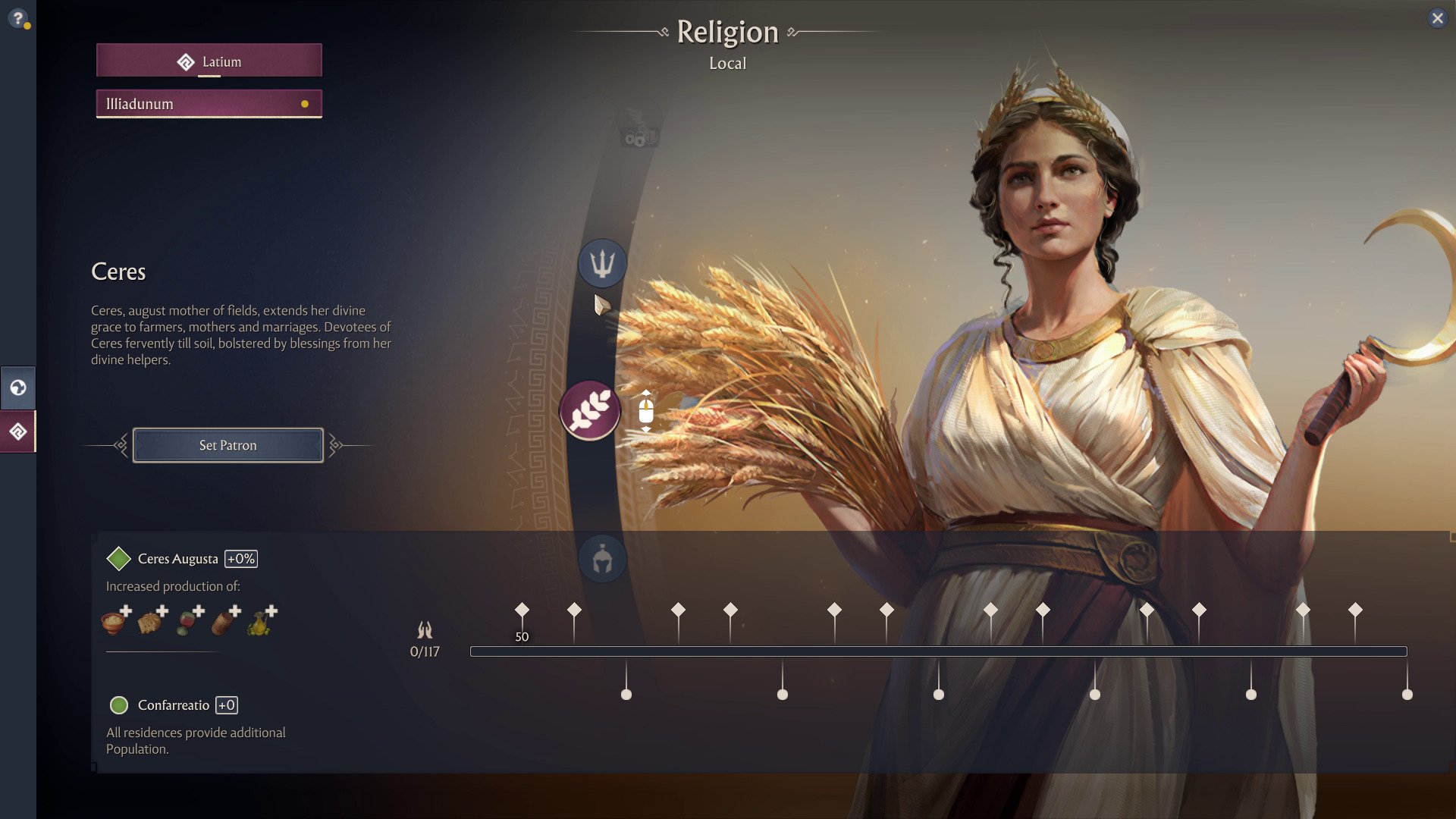Viewport: 1456px width, 819px height.
Task: Set Ceres as patron
Action: click(227, 445)
